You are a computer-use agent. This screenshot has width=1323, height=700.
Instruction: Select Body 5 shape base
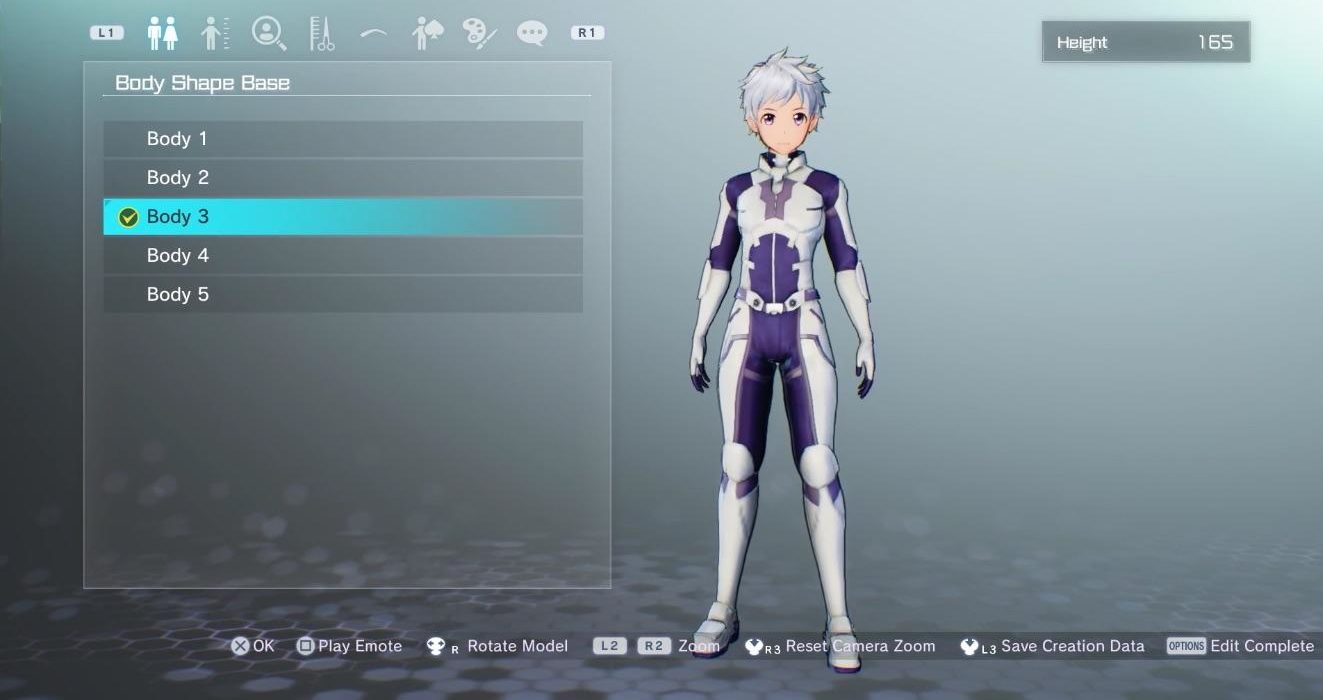(342, 295)
